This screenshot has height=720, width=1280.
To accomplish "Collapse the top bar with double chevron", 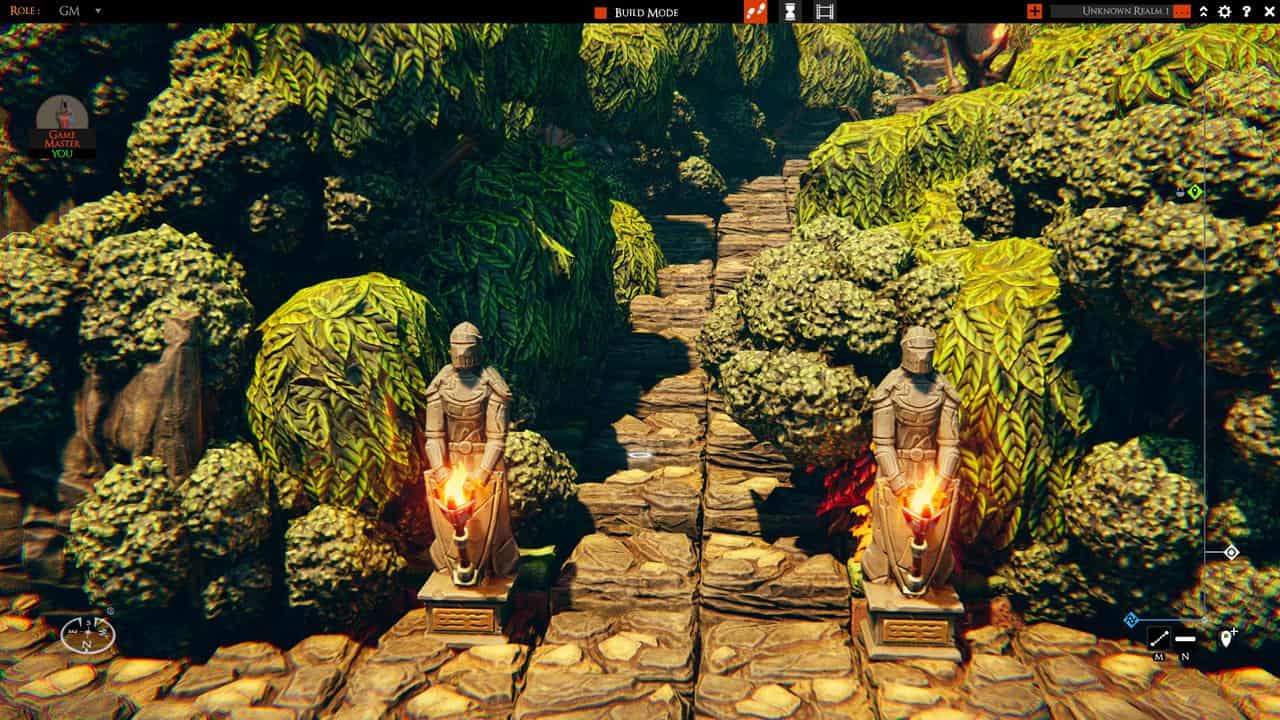I will click(1204, 11).
